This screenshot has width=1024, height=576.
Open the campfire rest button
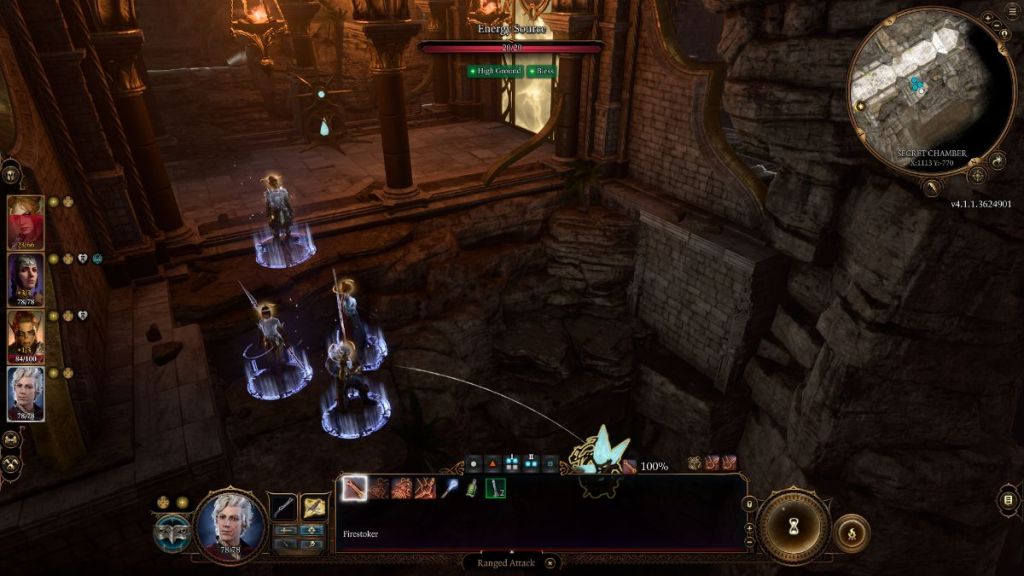[x=852, y=533]
